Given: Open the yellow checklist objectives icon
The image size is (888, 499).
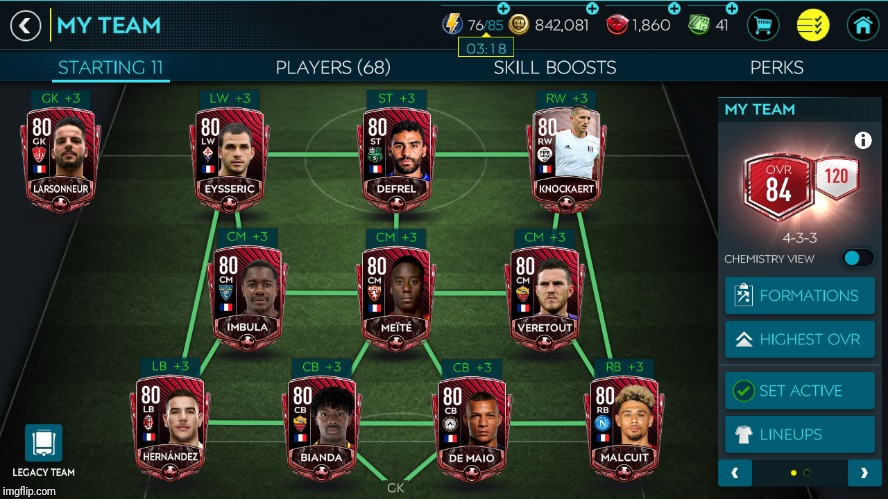Looking at the screenshot, I should [x=813, y=25].
